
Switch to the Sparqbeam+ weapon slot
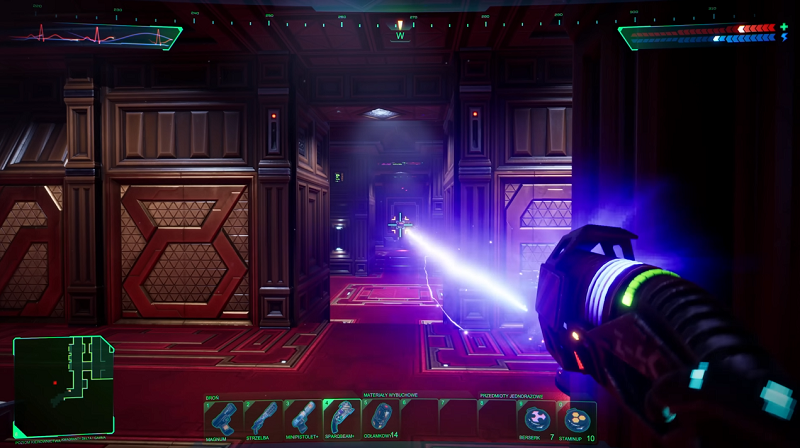click(x=341, y=418)
